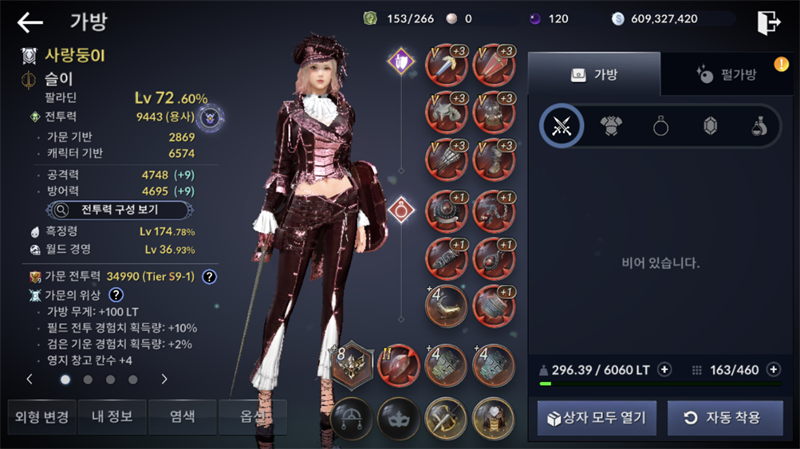This screenshot has width=800, height=449.
Task: Show previous stats page with left arrow
Action: pos(29,379)
